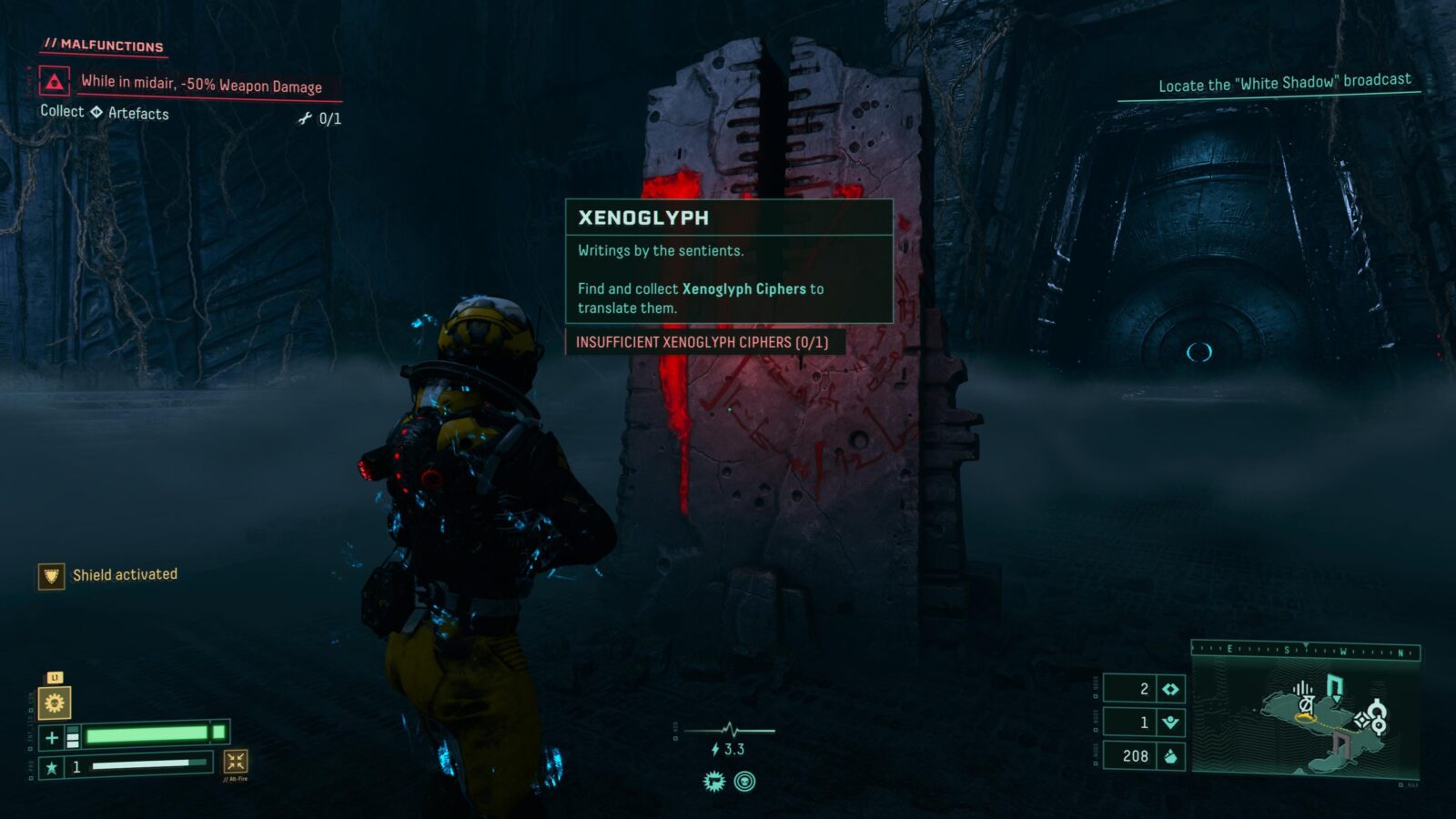Viewport: 1456px width, 819px height.
Task: Toggle the weapon damage burst status icon
Action: pyautogui.click(x=712, y=780)
